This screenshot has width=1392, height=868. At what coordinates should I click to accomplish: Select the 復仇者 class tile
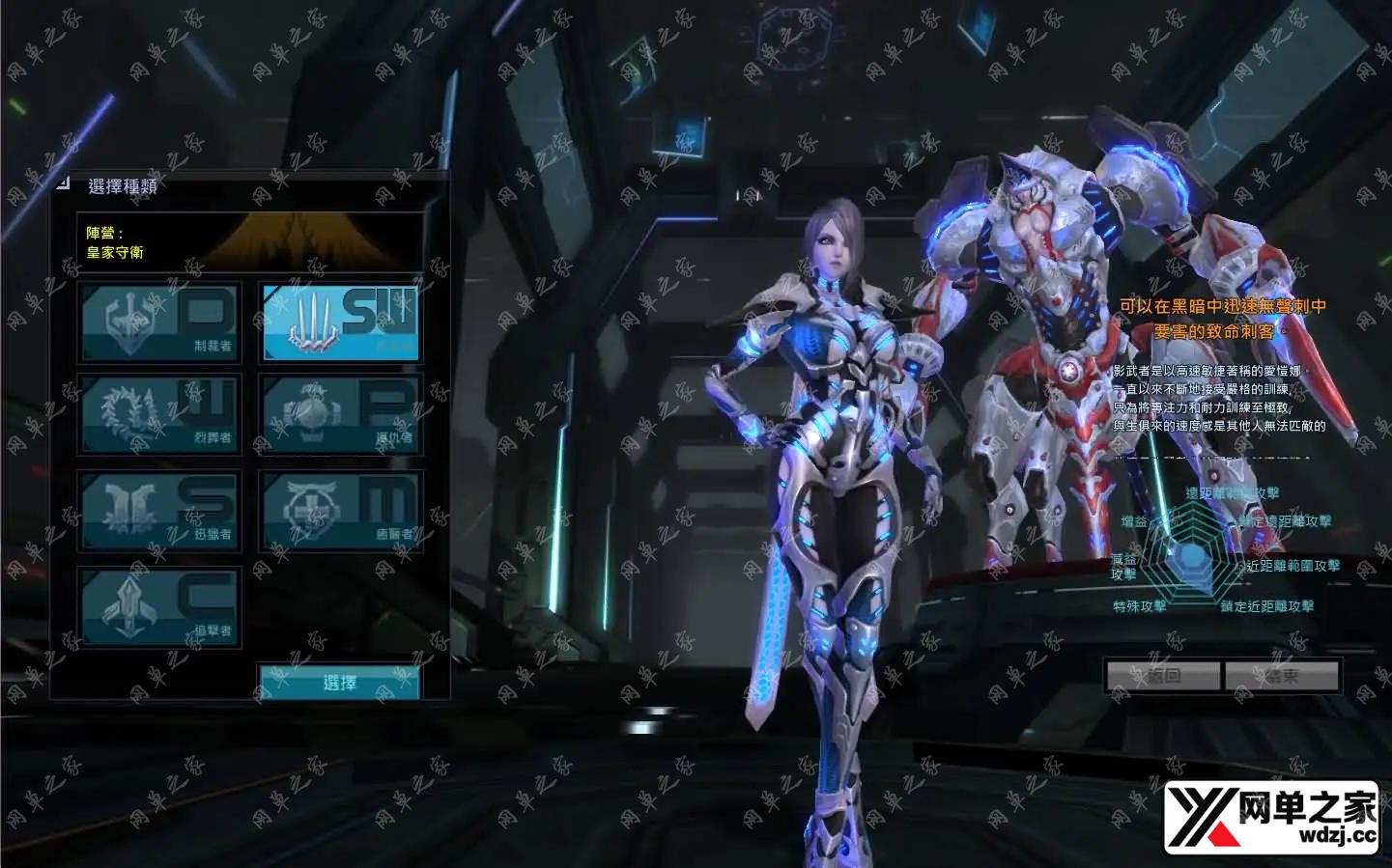340,415
